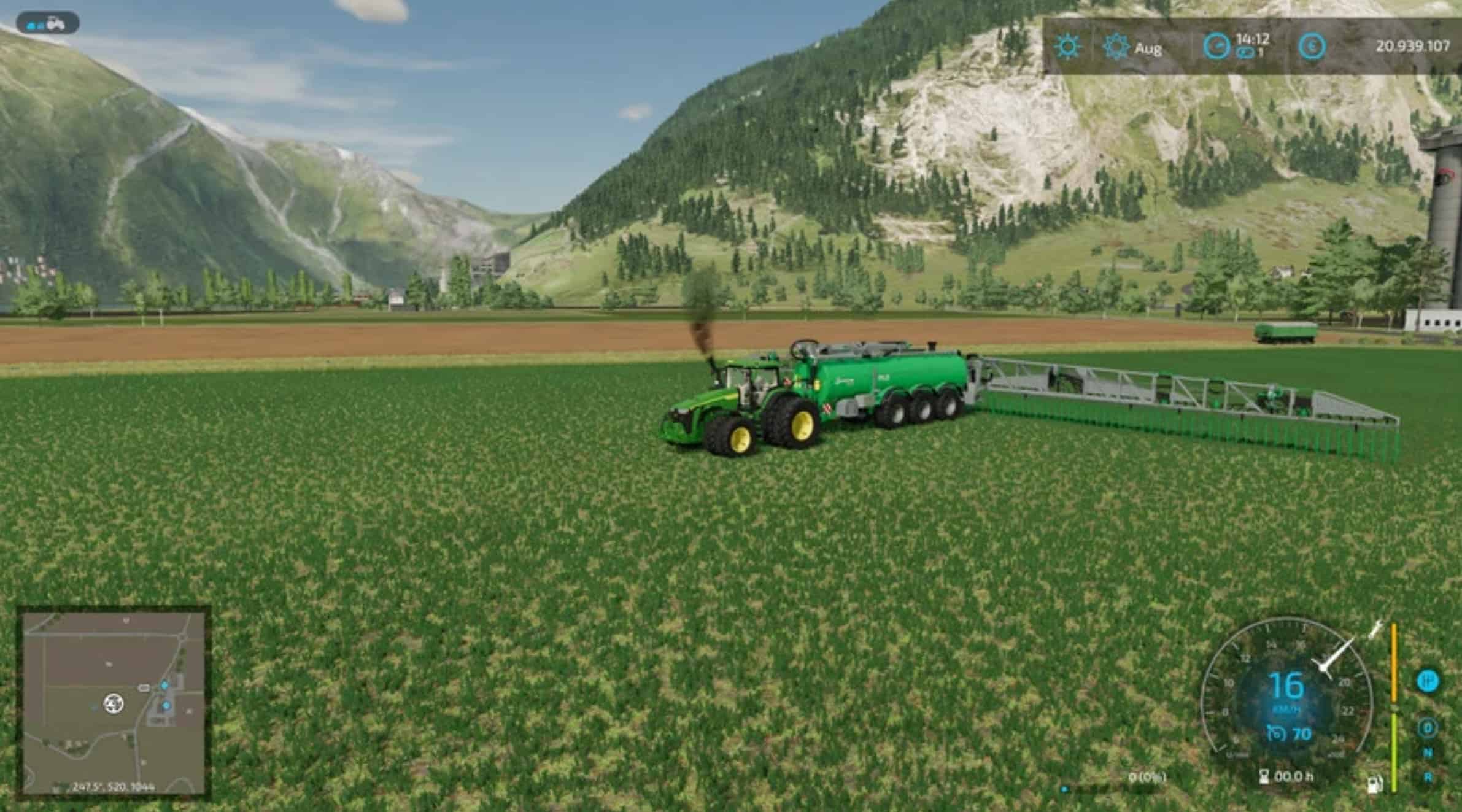1462x812 pixels.
Task: Click the game clock icon
Action: [x=1216, y=47]
